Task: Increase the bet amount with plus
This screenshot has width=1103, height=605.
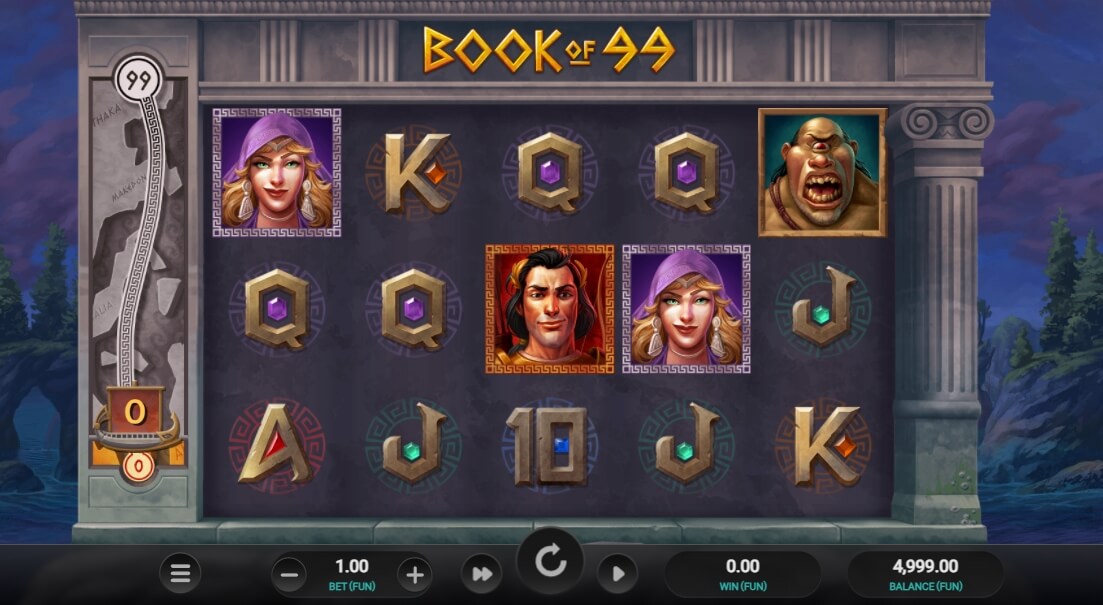Action: click(414, 574)
